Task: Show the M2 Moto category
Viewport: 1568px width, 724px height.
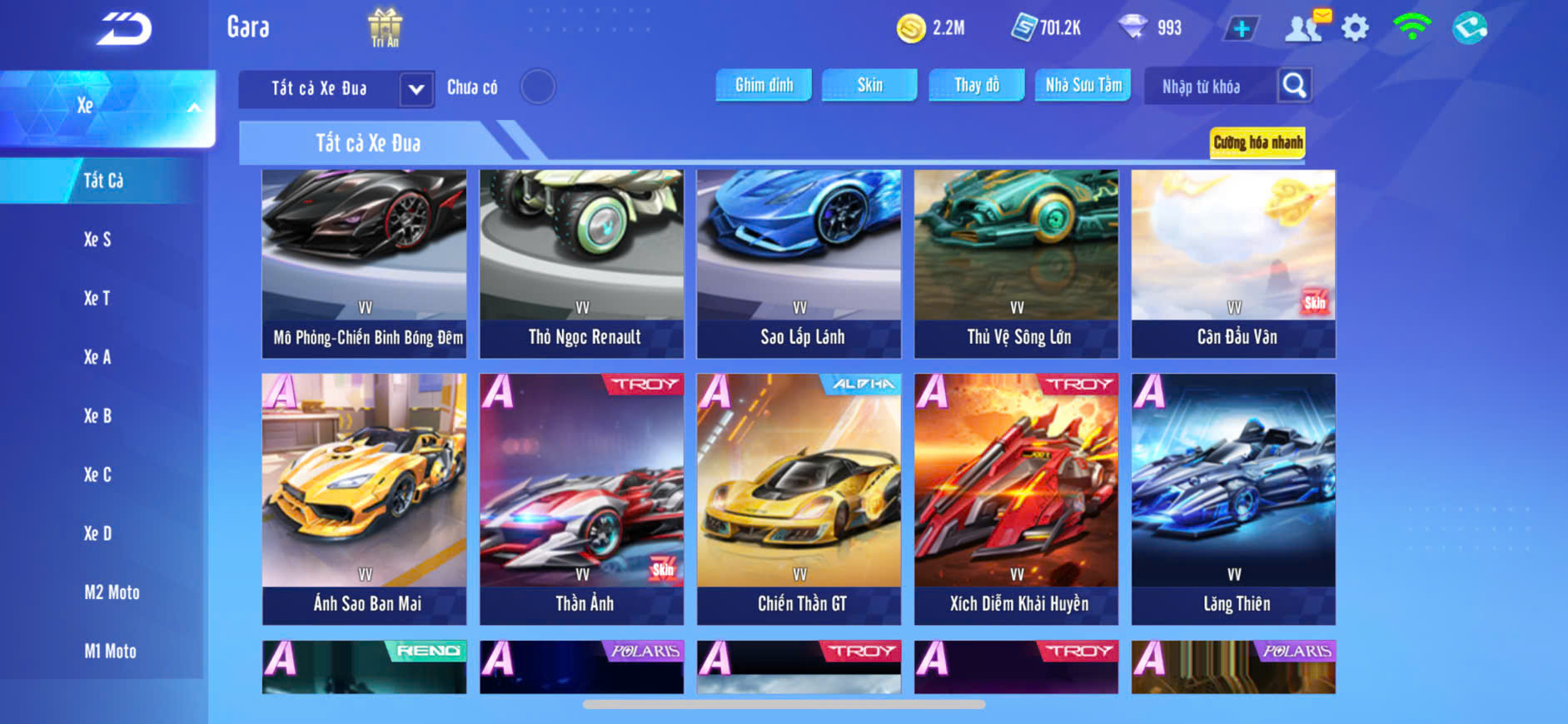Action: [x=112, y=593]
